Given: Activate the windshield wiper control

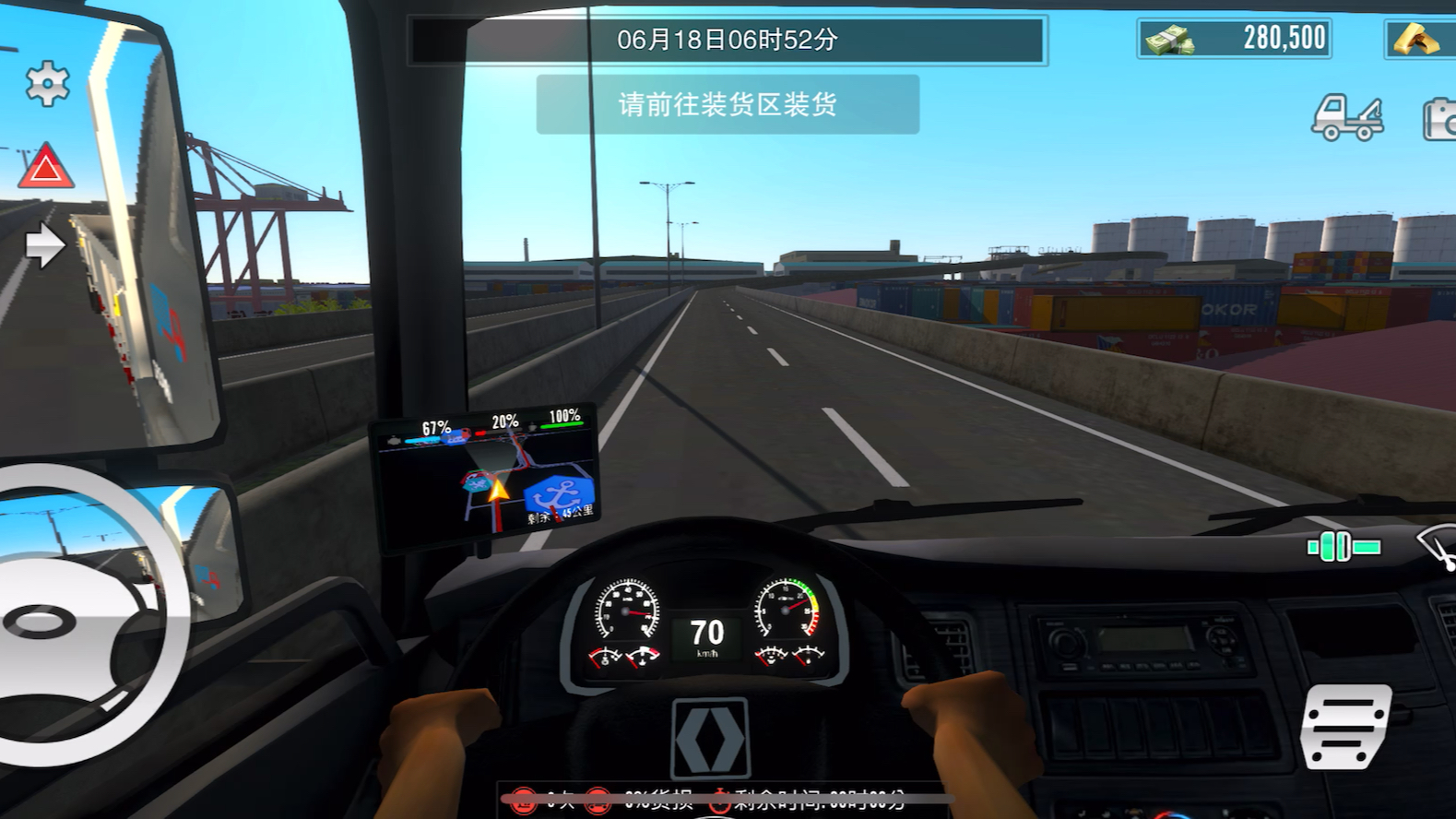Looking at the screenshot, I should (1438, 547).
